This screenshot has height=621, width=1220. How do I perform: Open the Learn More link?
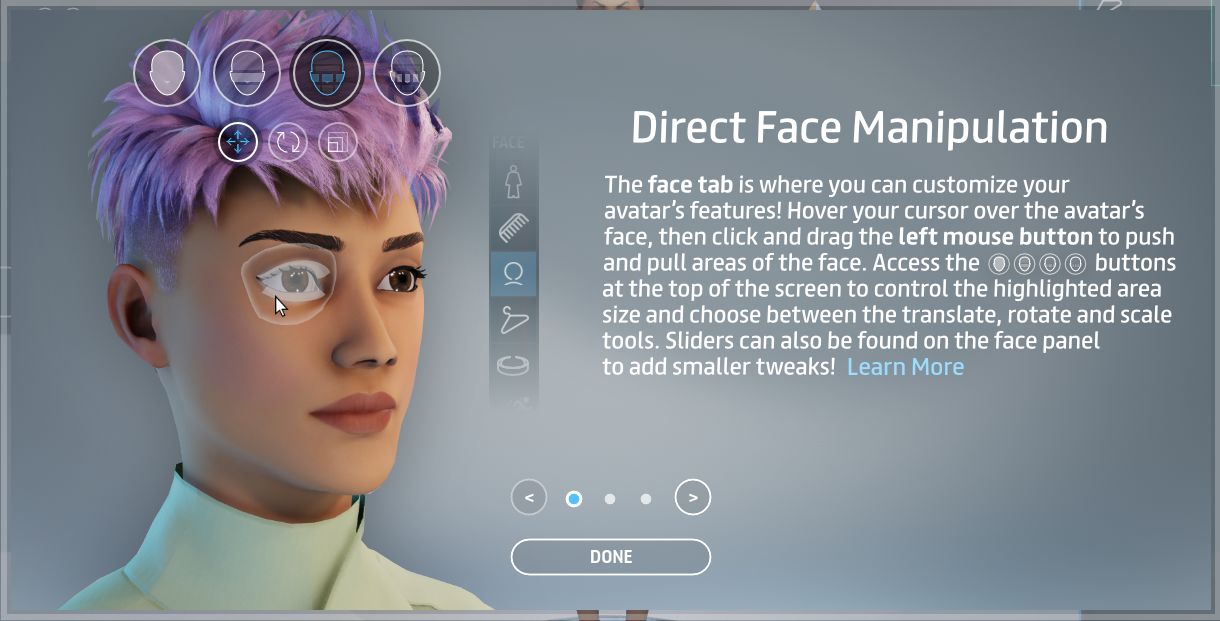pos(905,367)
